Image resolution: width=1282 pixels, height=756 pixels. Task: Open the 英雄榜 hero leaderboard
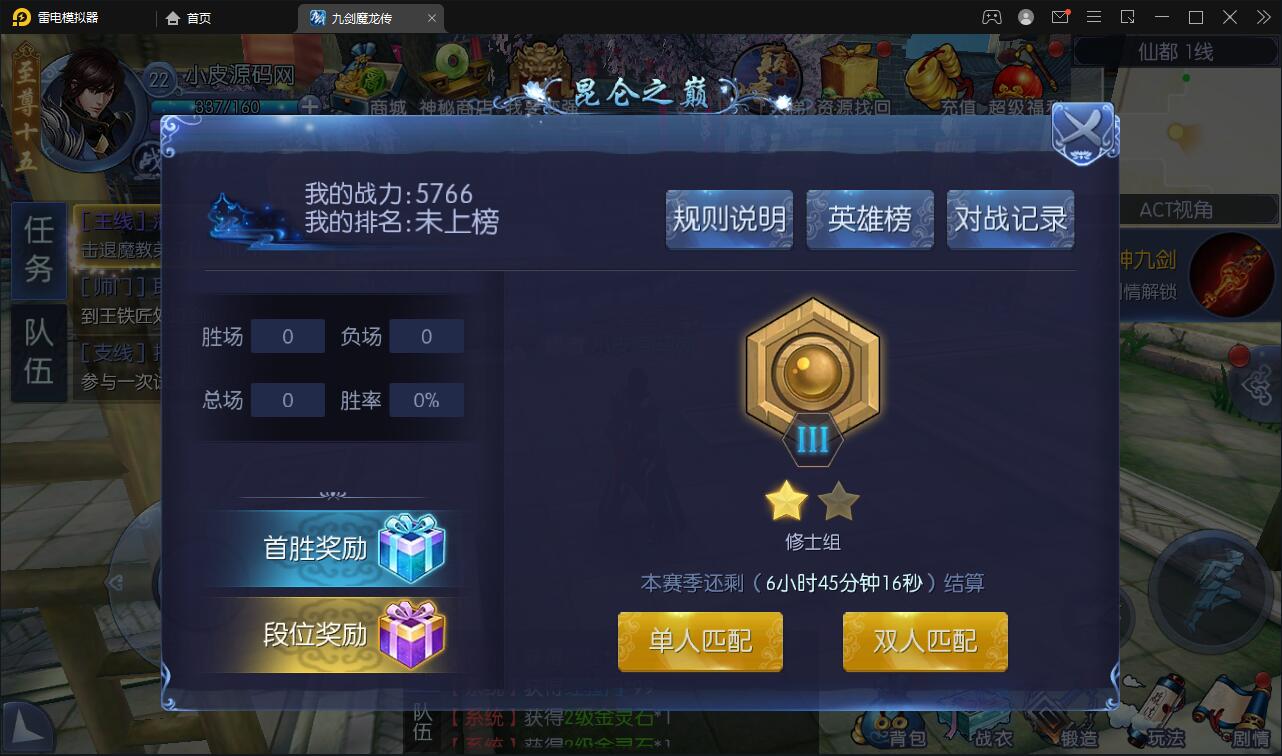[869, 219]
